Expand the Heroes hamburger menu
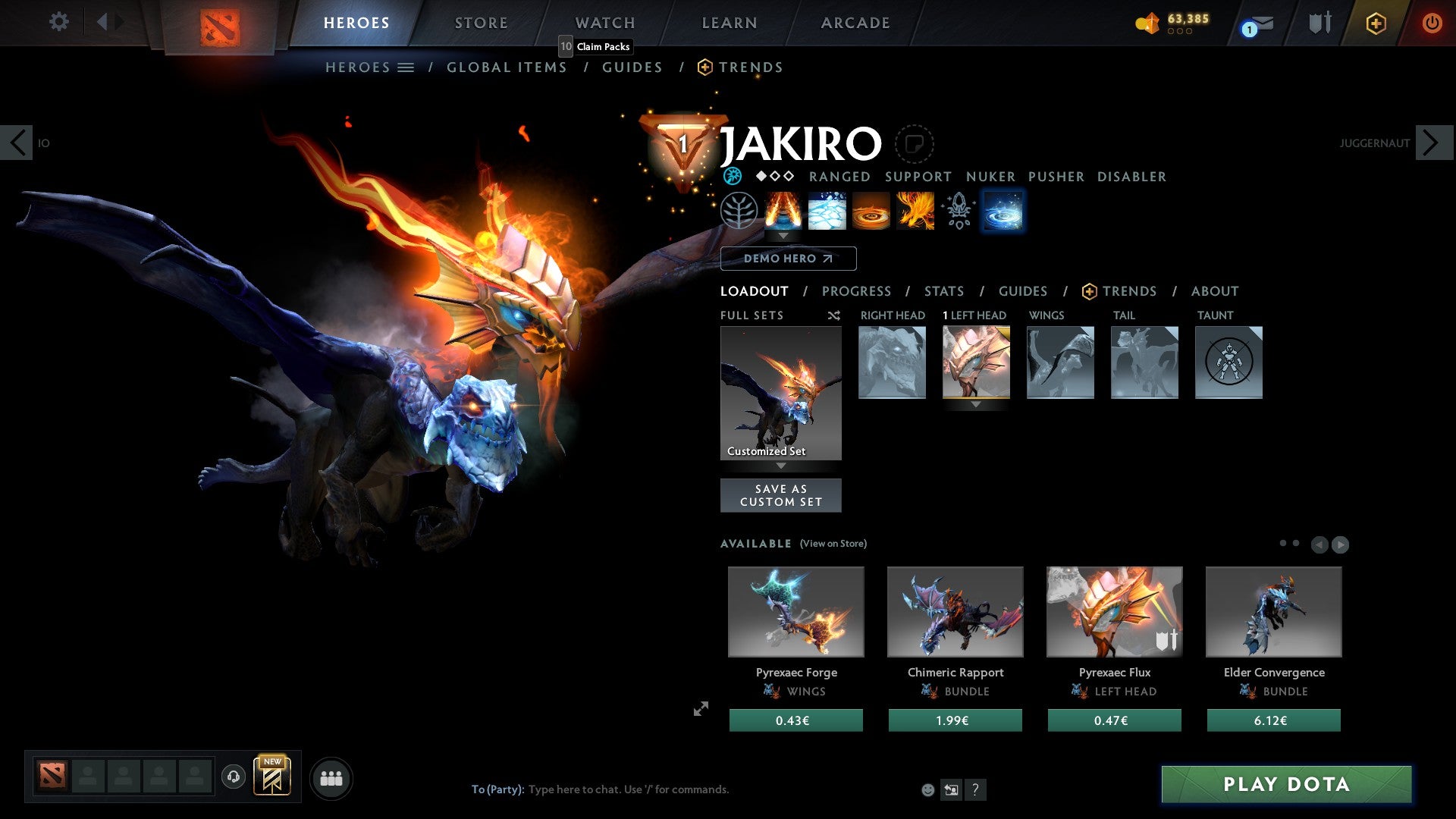Image resolution: width=1456 pixels, height=819 pixels. 407,67
